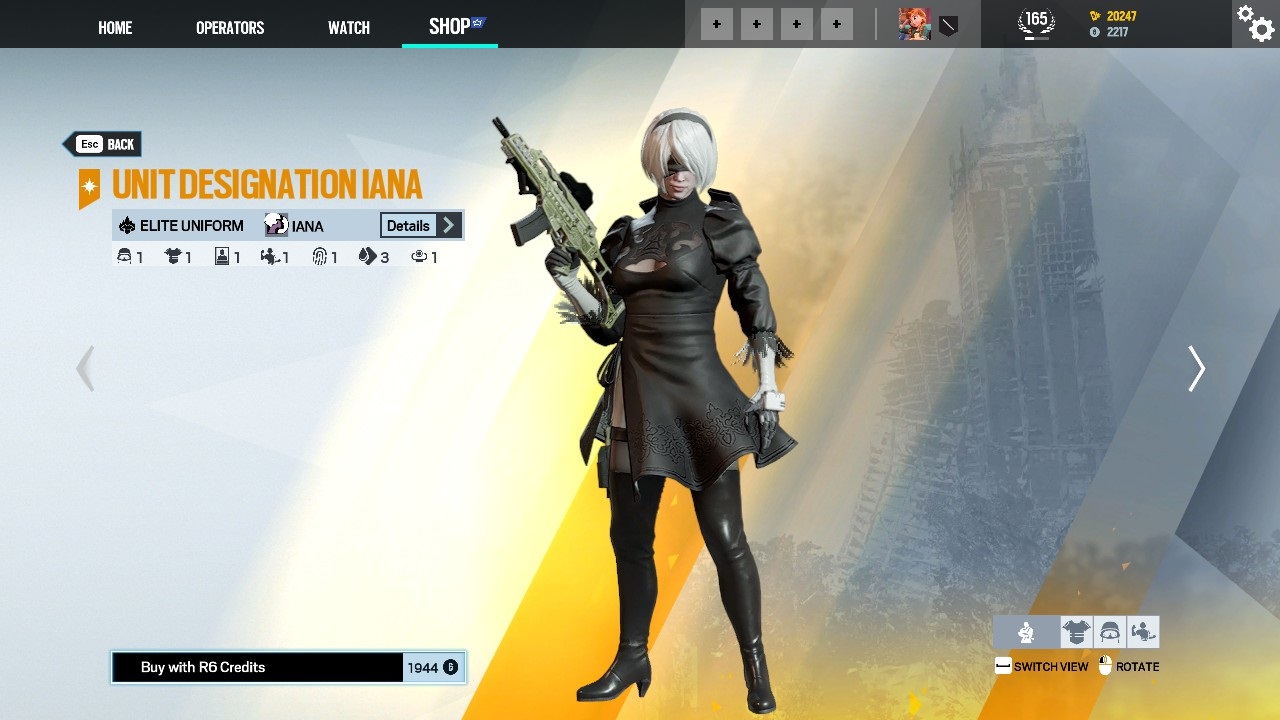The image size is (1280, 720).
Task: Open the settings gear icon
Action: [x=1254, y=23]
